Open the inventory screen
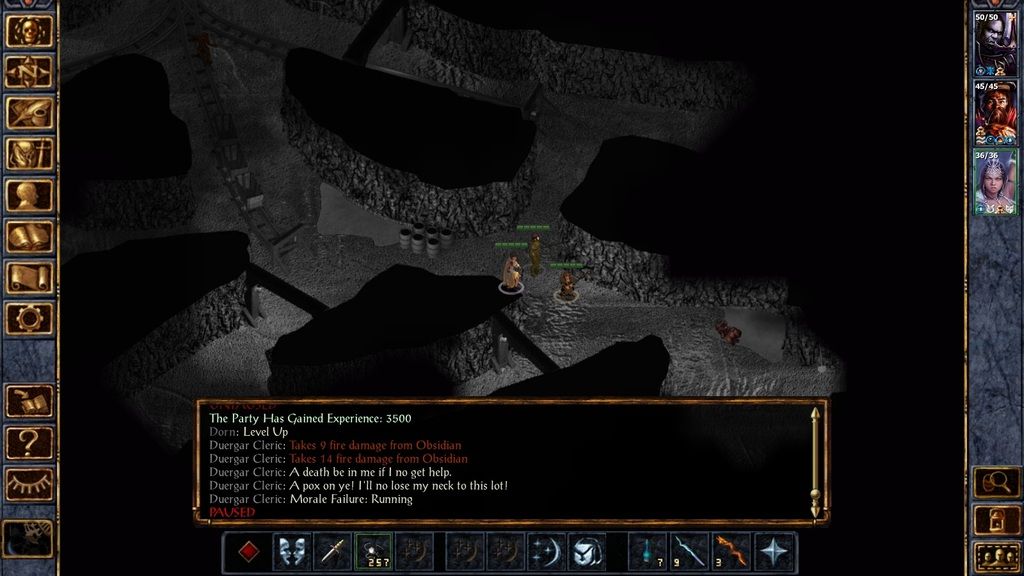Screen dimensions: 1024x576 pos(29,154)
